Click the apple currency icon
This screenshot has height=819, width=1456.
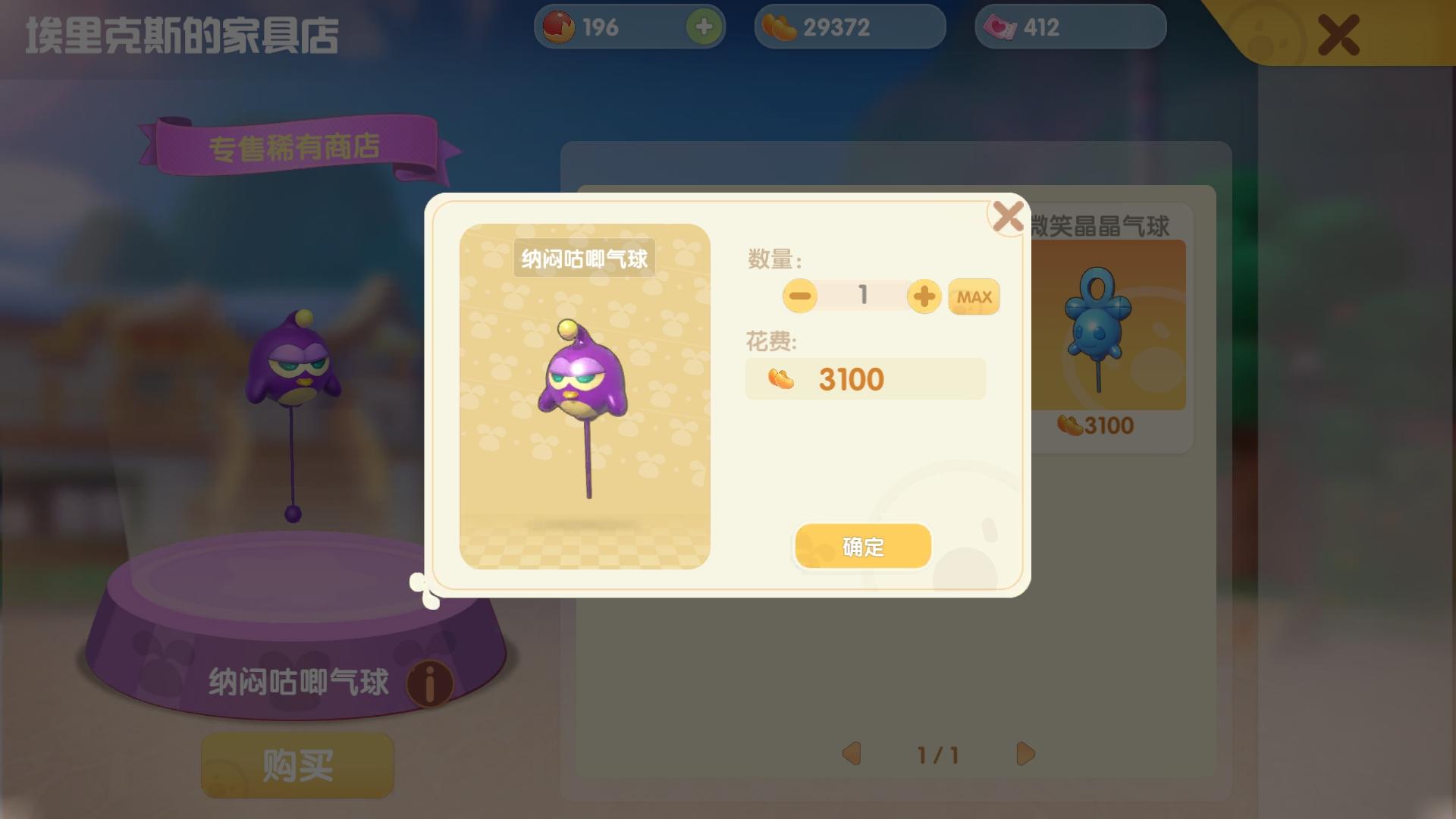pyautogui.click(x=559, y=27)
